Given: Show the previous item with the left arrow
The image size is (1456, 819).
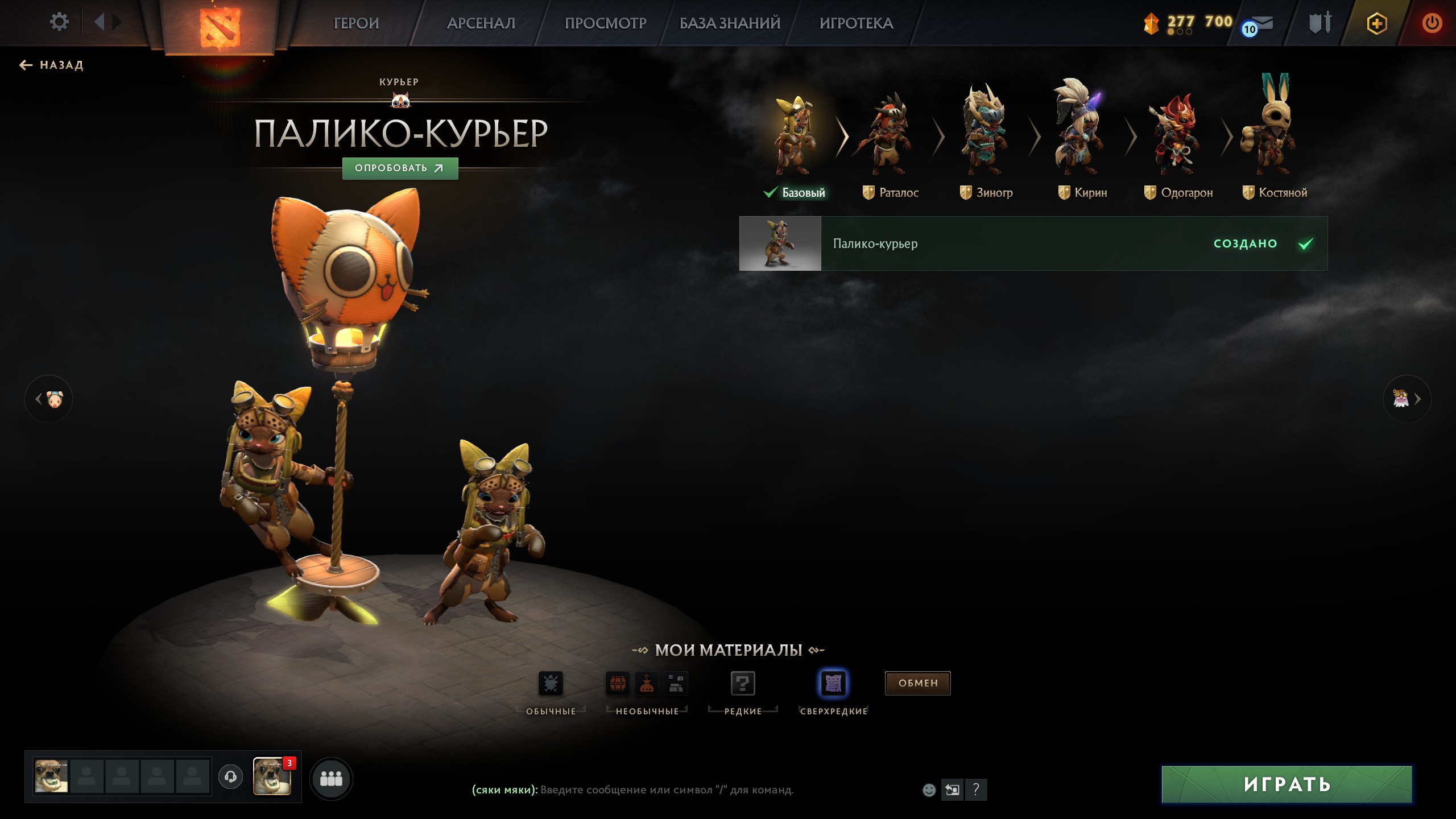Looking at the screenshot, I should tap(48, 399).
